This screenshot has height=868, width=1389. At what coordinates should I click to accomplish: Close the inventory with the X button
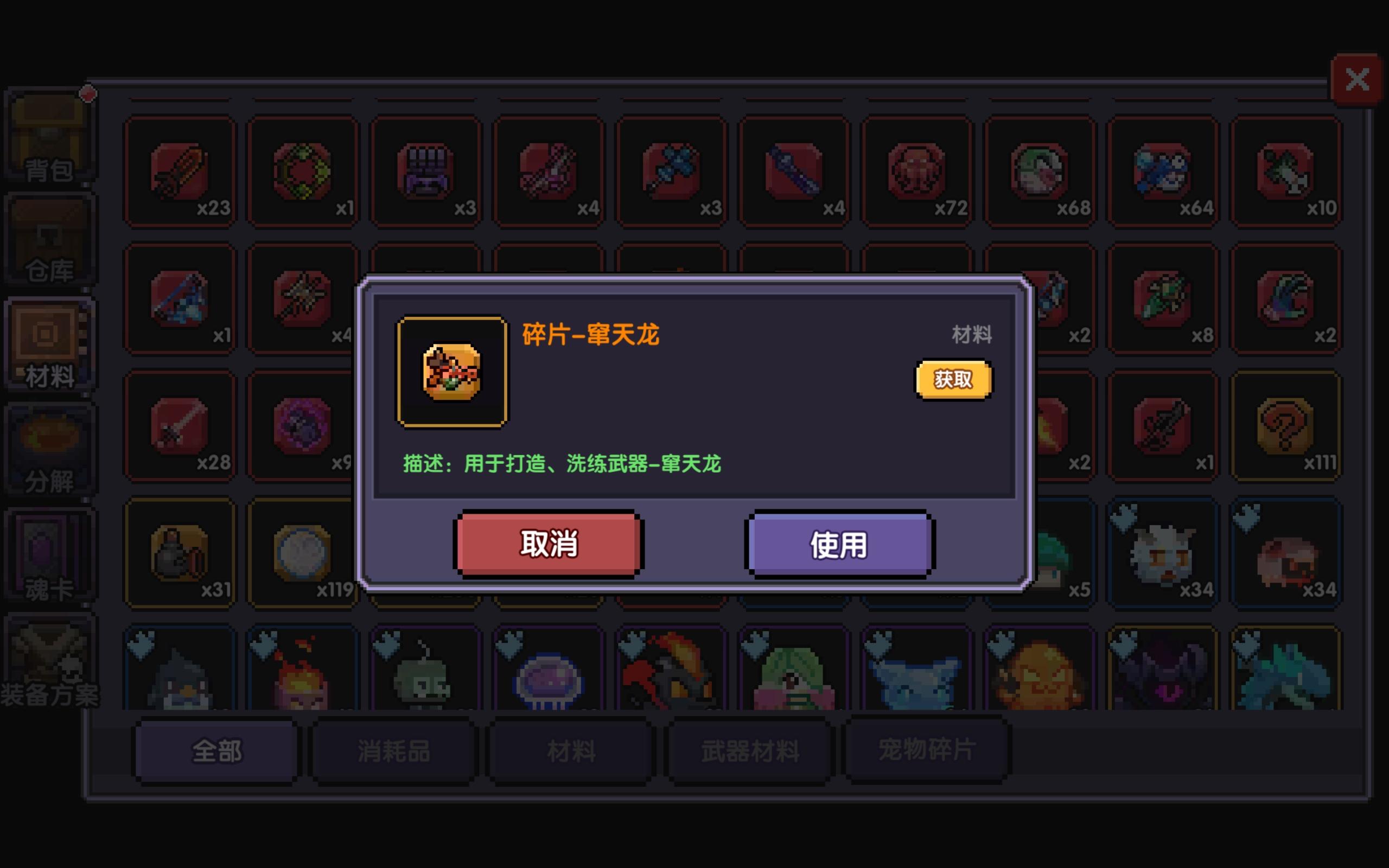point(1357,79)
